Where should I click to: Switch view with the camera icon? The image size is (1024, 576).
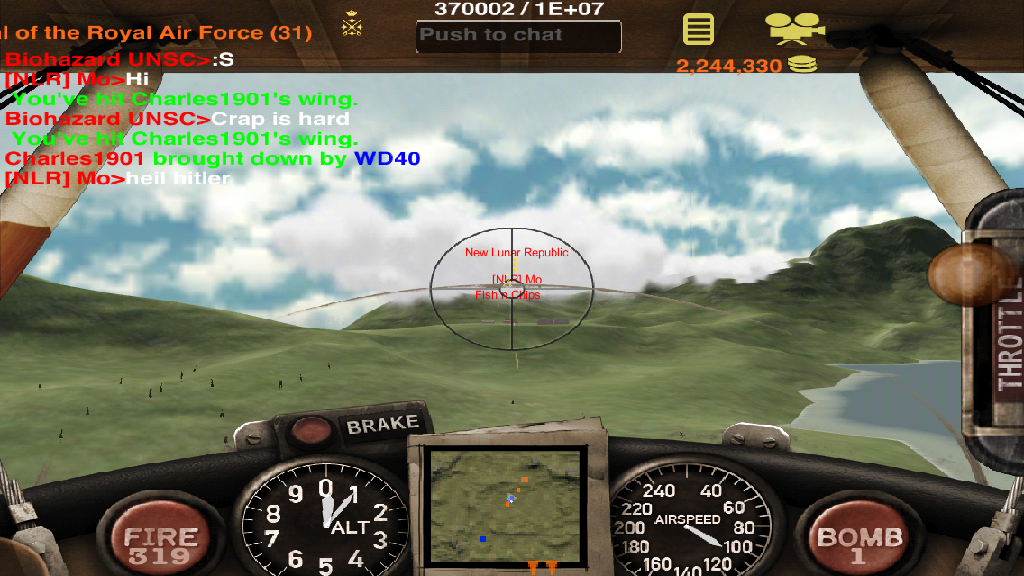(x=794, y=27)
